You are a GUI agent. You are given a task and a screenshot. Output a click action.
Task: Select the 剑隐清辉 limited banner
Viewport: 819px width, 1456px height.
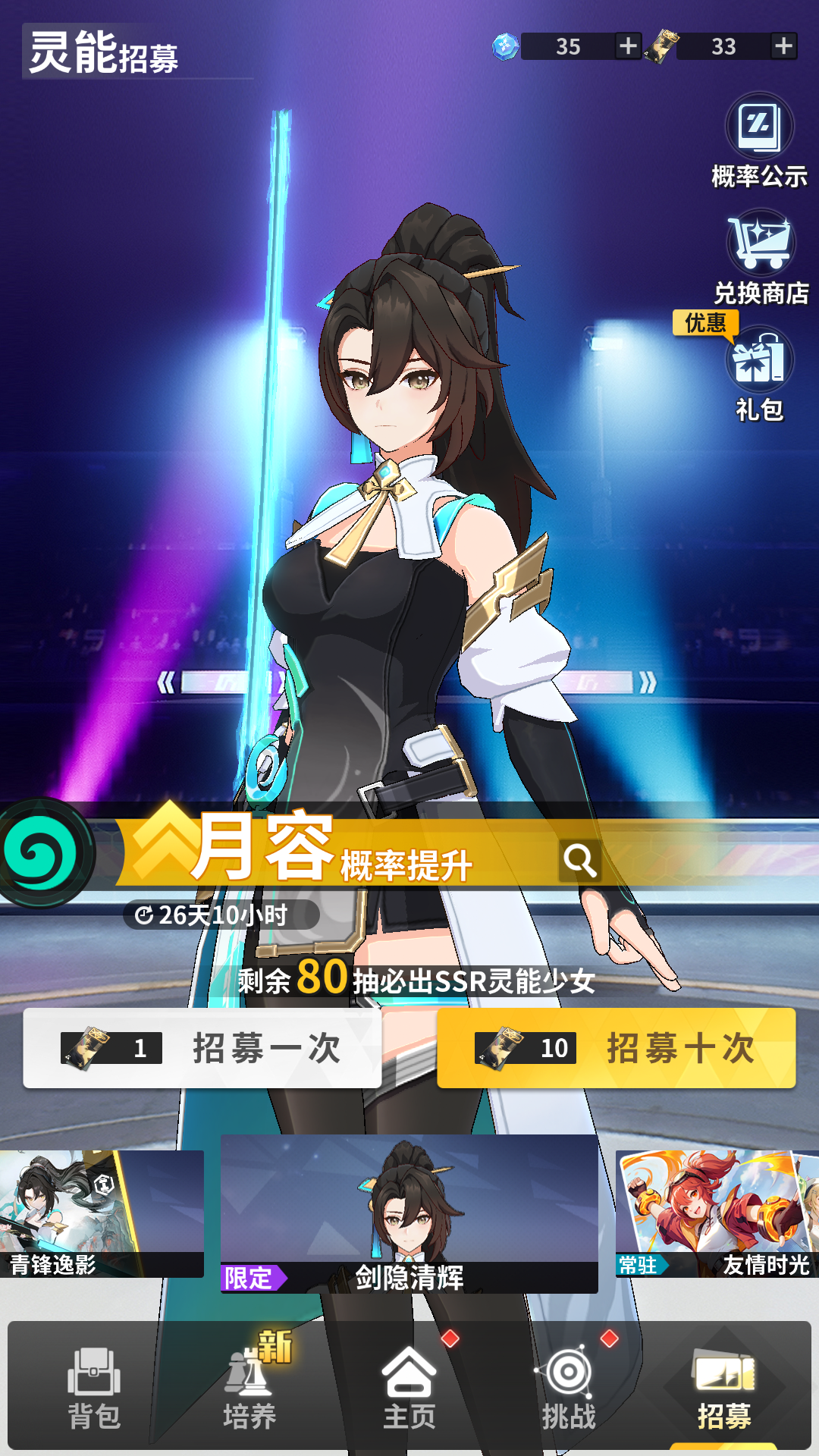pos(409,1213)
